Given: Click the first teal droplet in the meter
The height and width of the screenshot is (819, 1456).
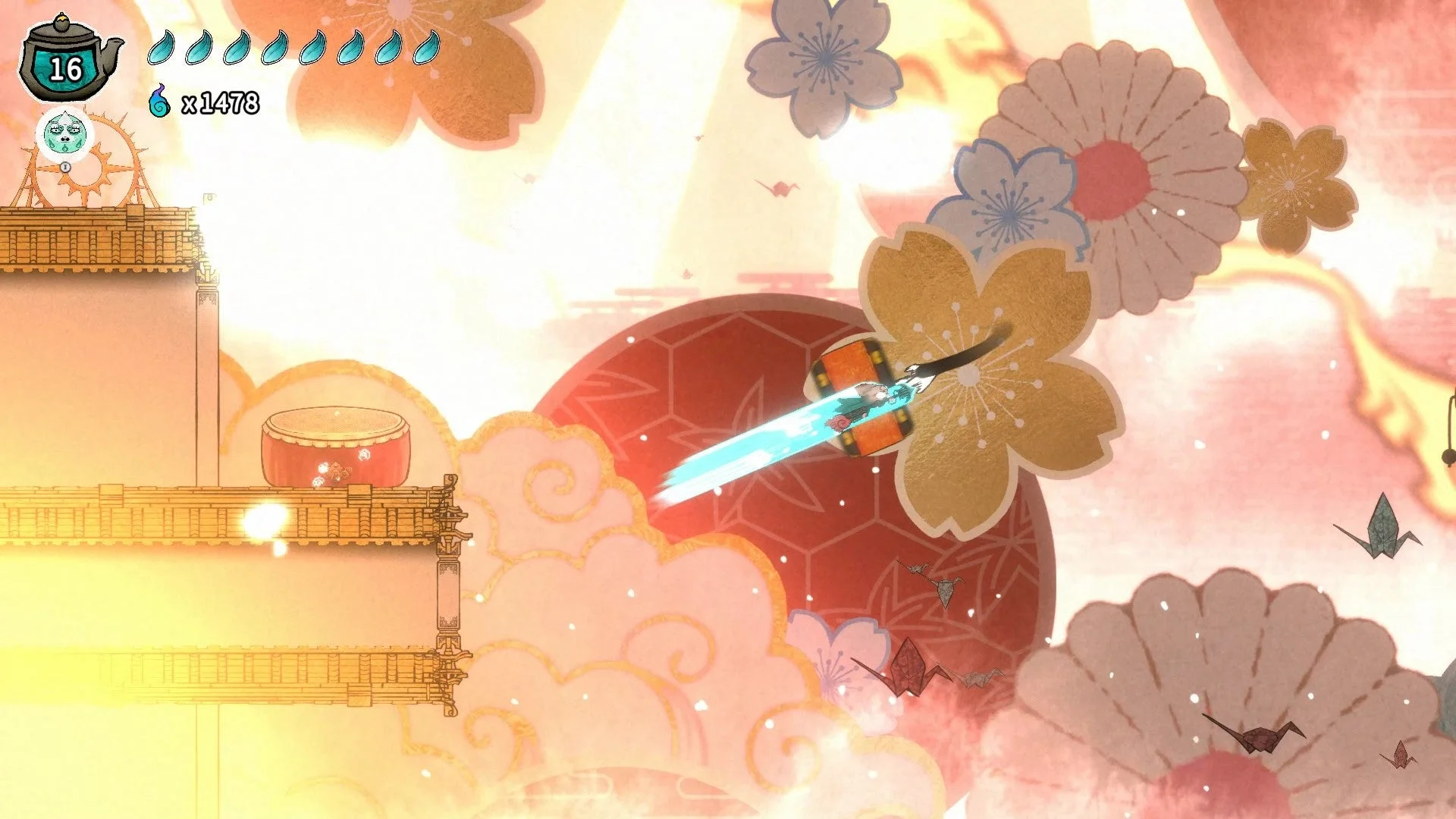Looking at the screenshot, I should [x=160, y=49].
